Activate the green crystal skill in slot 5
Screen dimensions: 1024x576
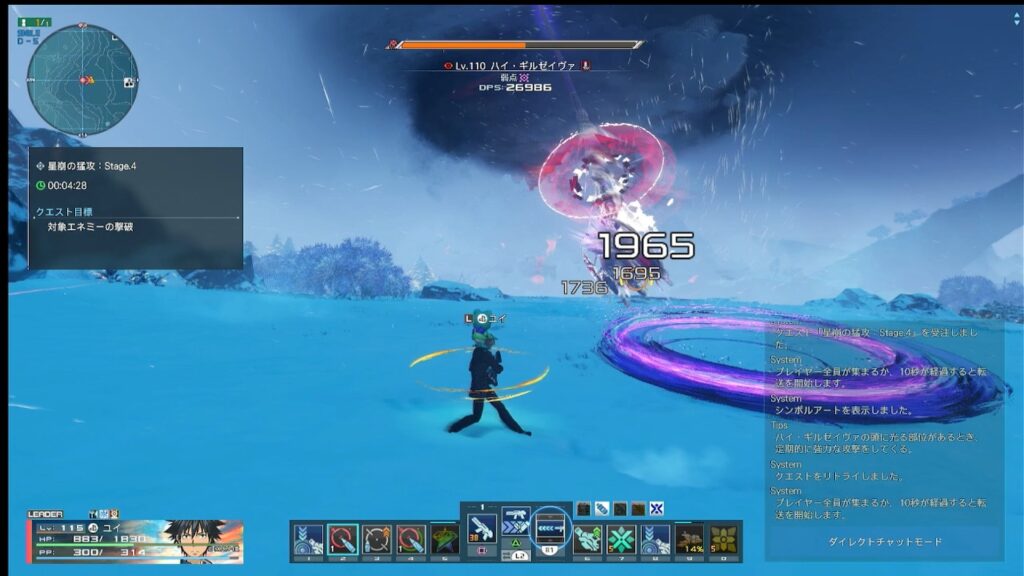click(x=444, y=539)
